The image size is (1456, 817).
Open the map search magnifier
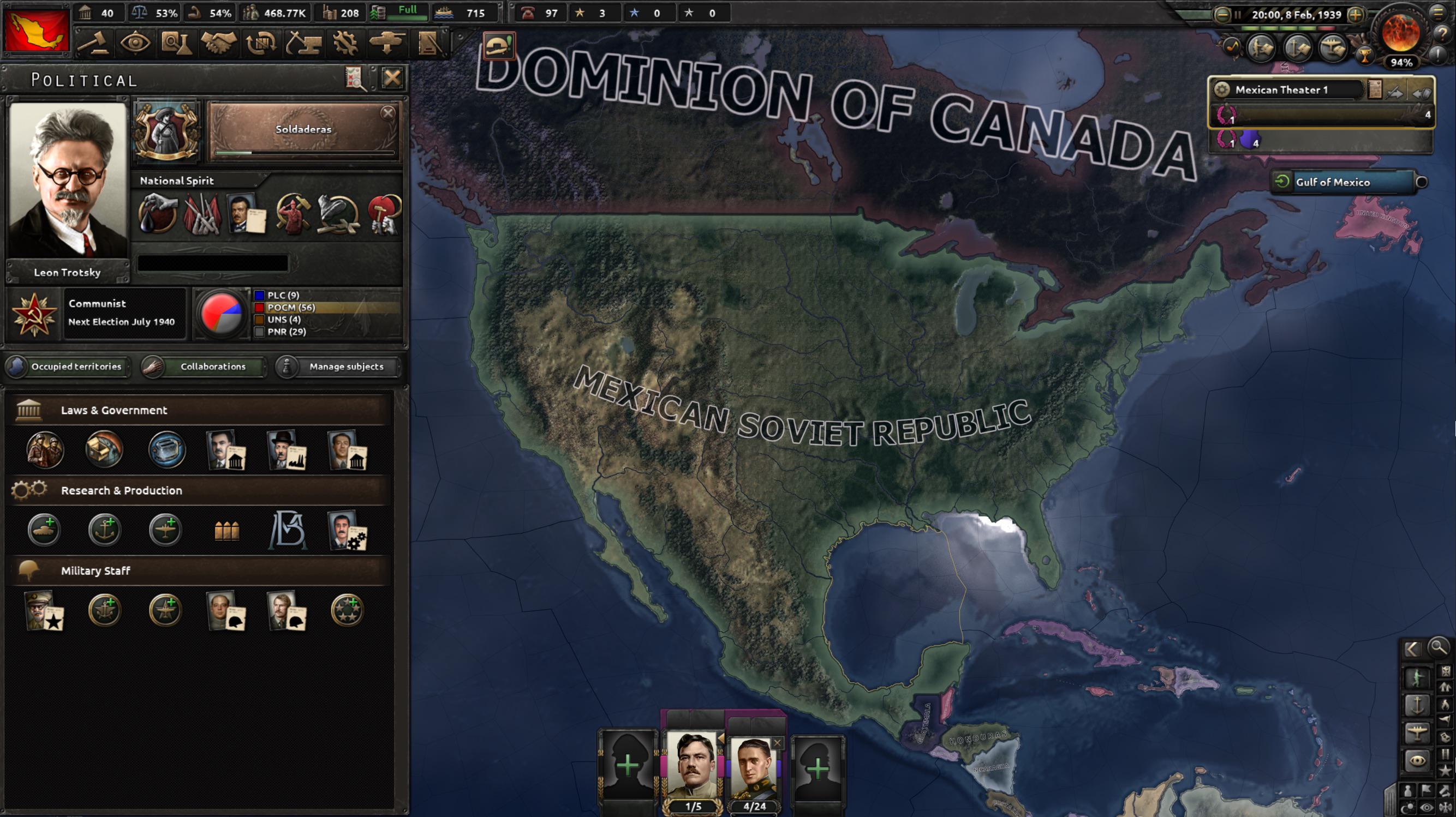(x=1438, y=647)
